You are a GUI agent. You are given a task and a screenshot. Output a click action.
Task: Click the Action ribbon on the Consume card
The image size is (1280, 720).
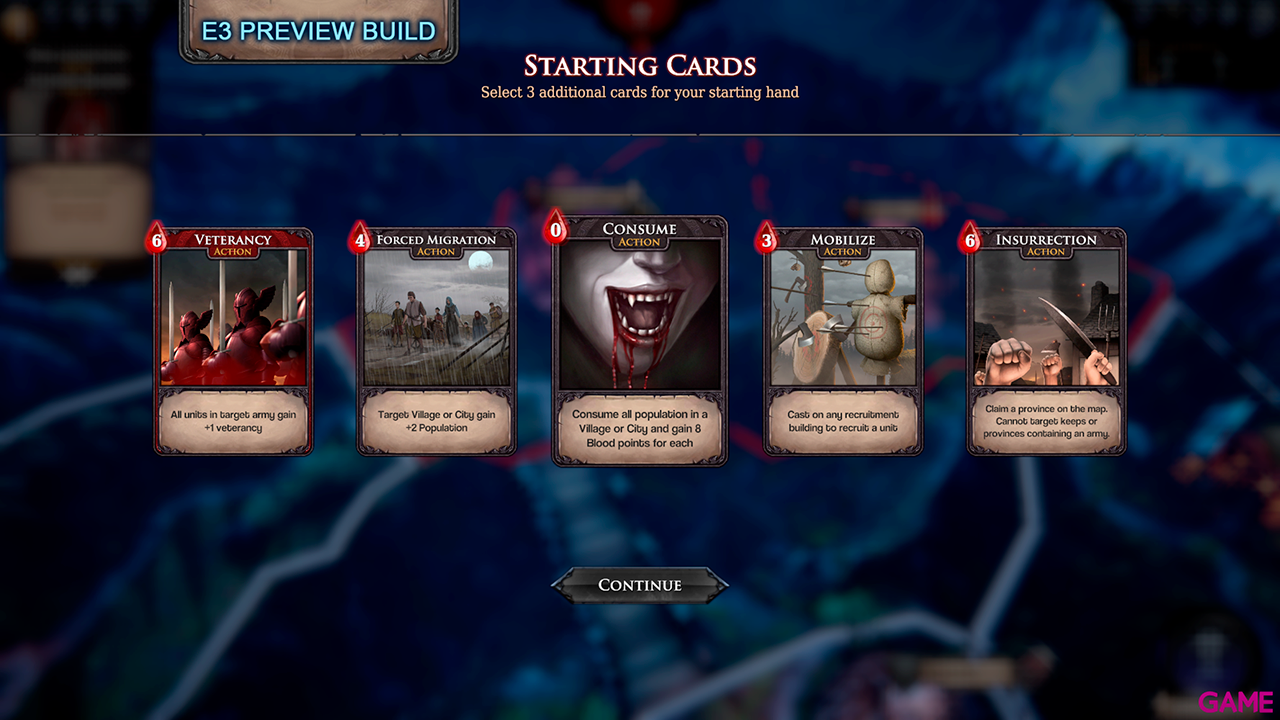[x=638, y=242]
